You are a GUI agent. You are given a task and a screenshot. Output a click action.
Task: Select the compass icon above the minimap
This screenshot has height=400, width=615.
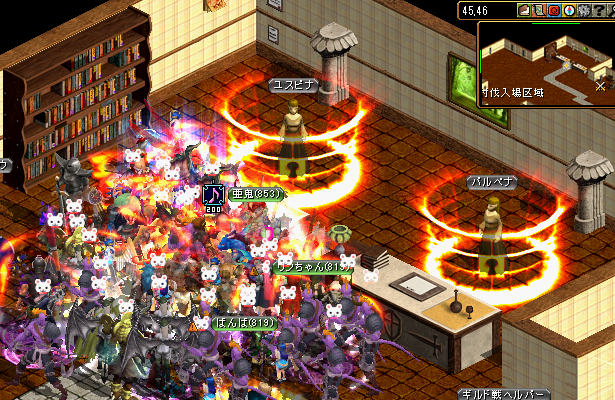568,10
